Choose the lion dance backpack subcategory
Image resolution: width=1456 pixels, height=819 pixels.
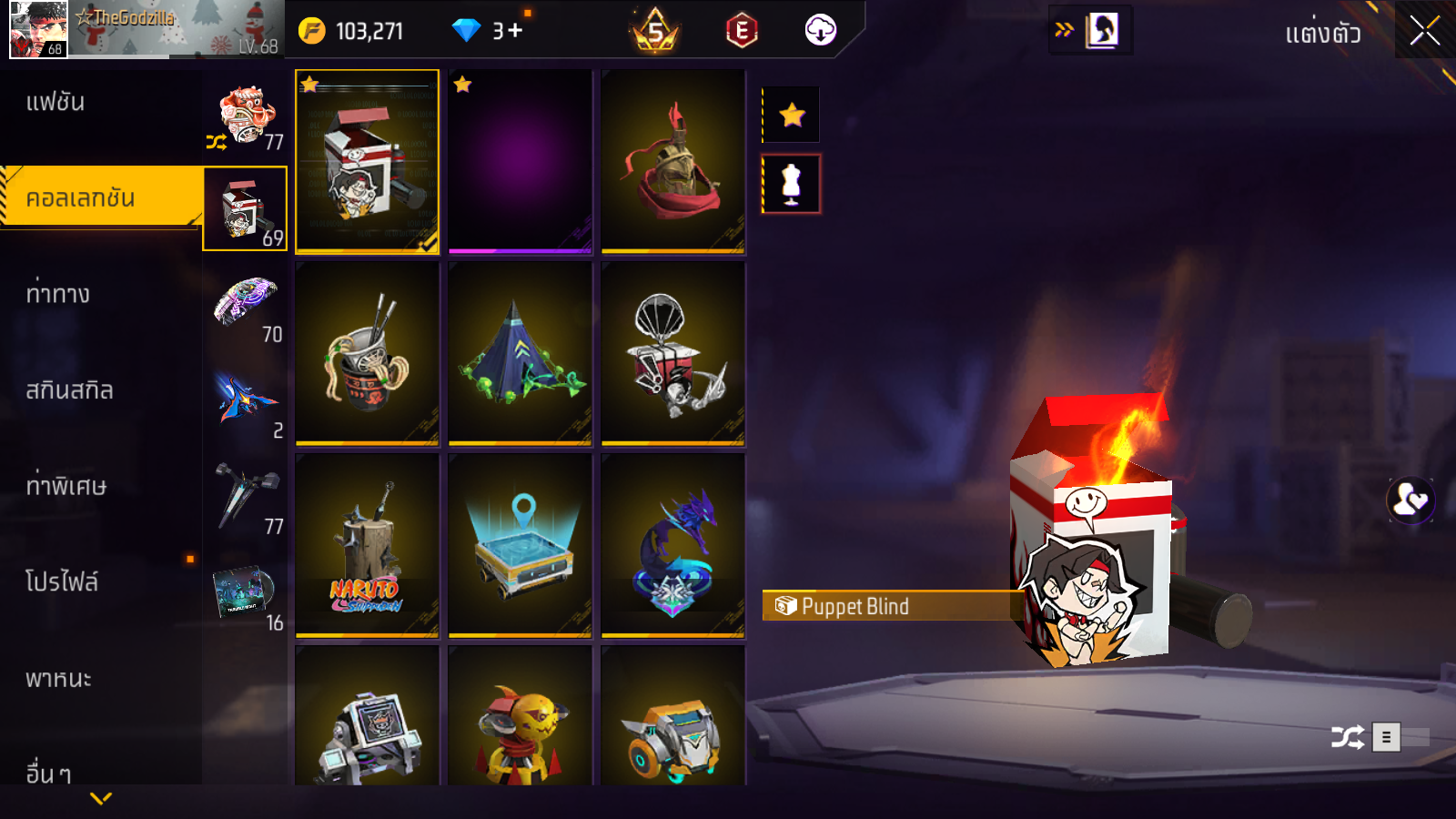[246, 116]
